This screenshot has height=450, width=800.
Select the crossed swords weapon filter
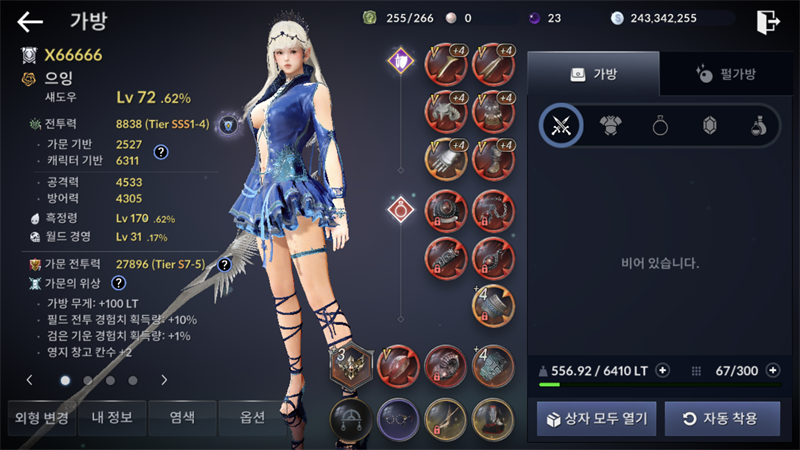point(561,126)
